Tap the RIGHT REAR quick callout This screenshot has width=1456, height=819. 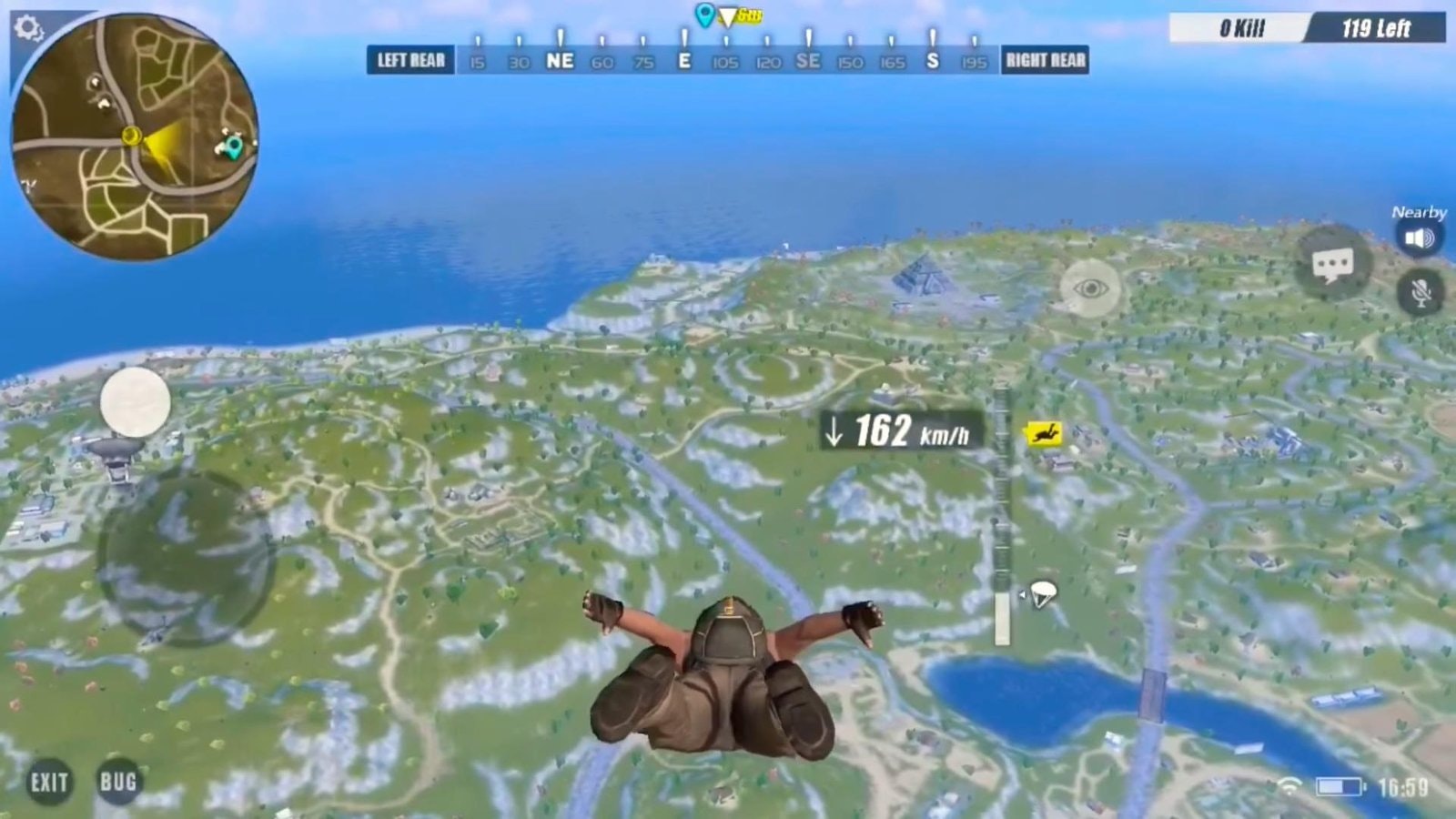(x=1045, y=60)
